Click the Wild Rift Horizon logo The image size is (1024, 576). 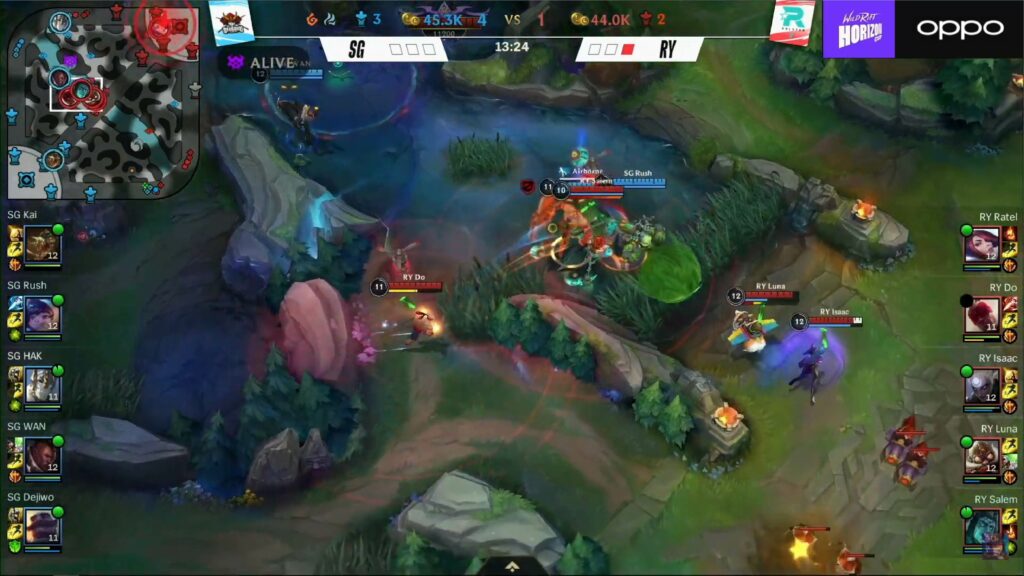pos(858,28)
